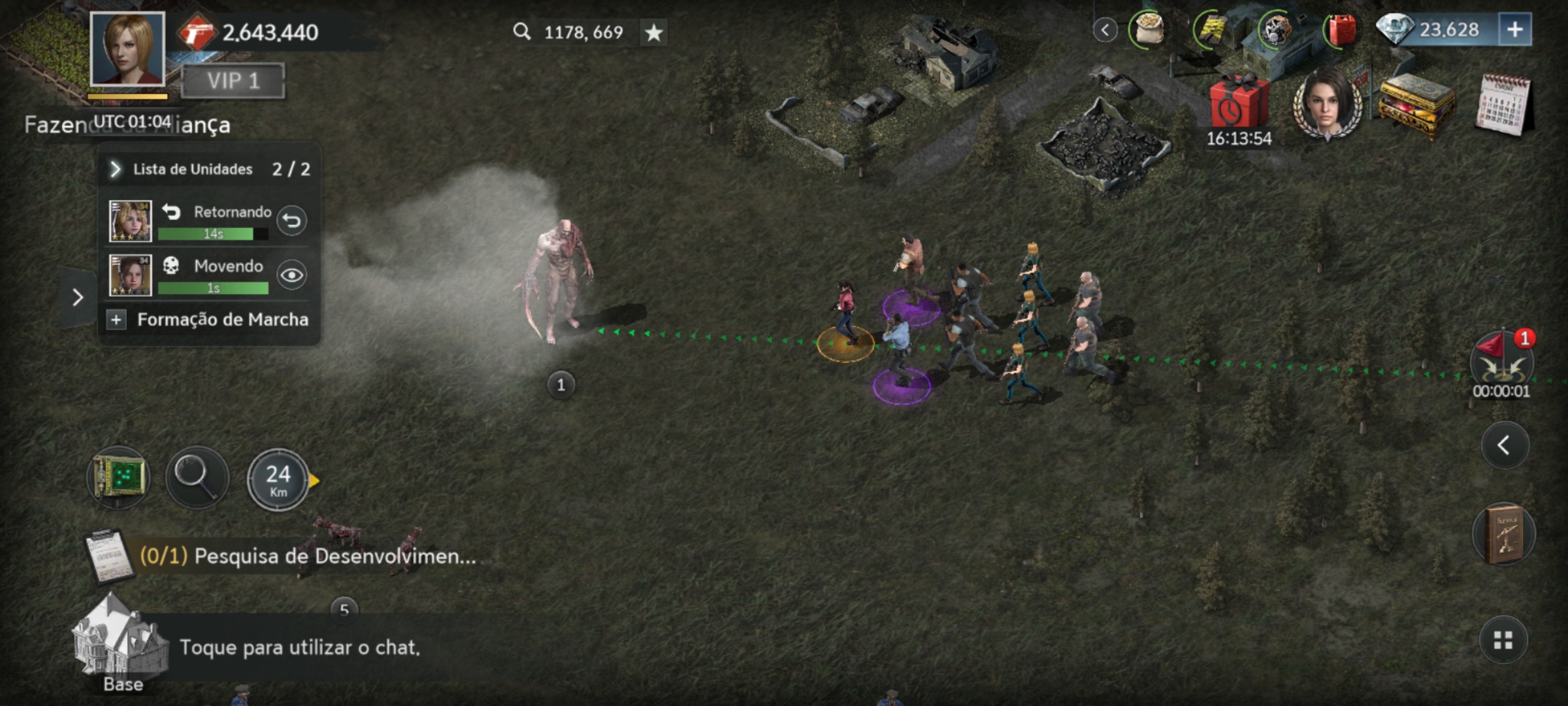Open the treasure chest offer
The image size is (1568, 706).
pyautogui.click(x=1416, y=105)
